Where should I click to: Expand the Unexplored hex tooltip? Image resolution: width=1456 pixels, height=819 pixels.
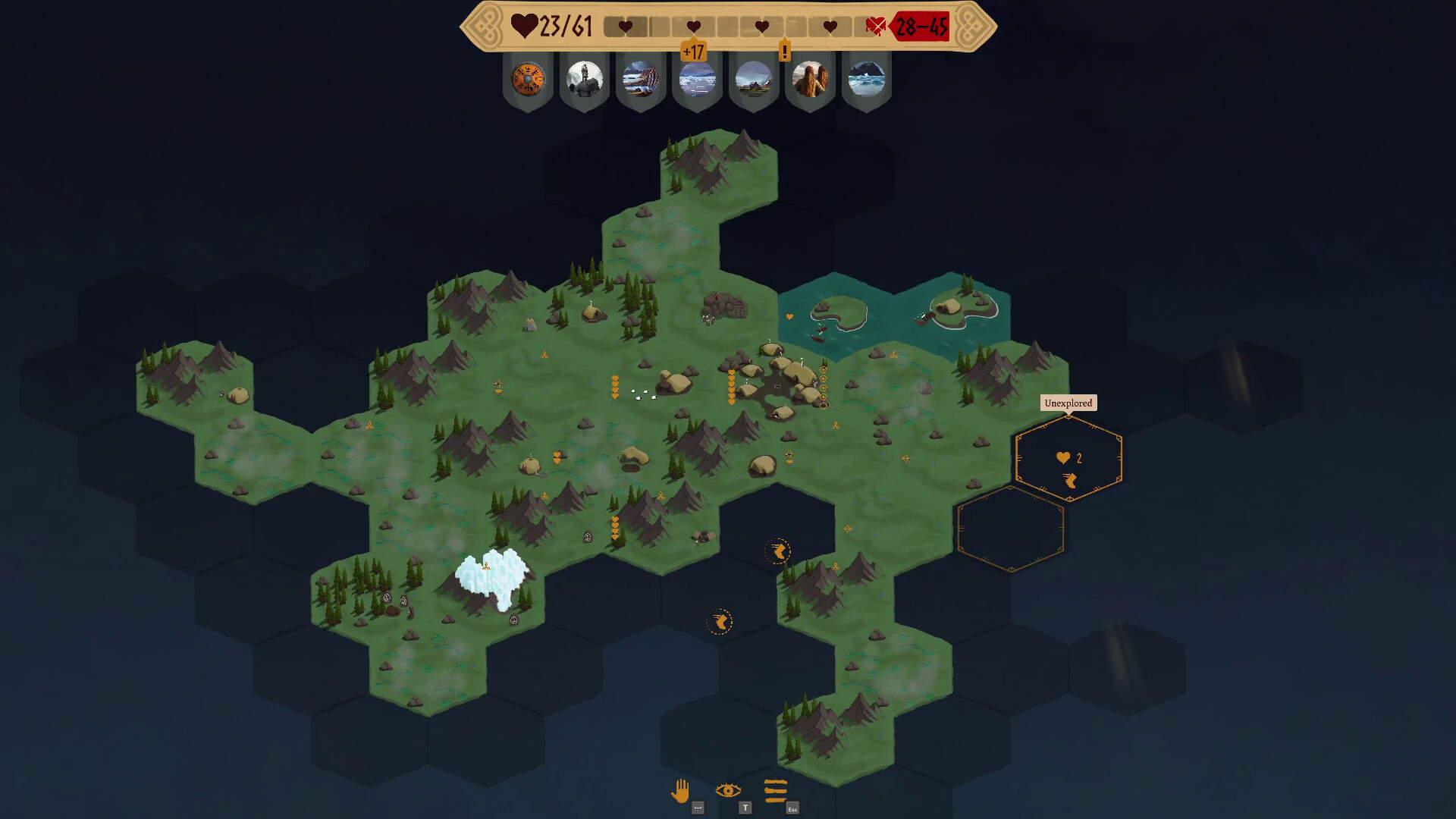coord(1069,403)
